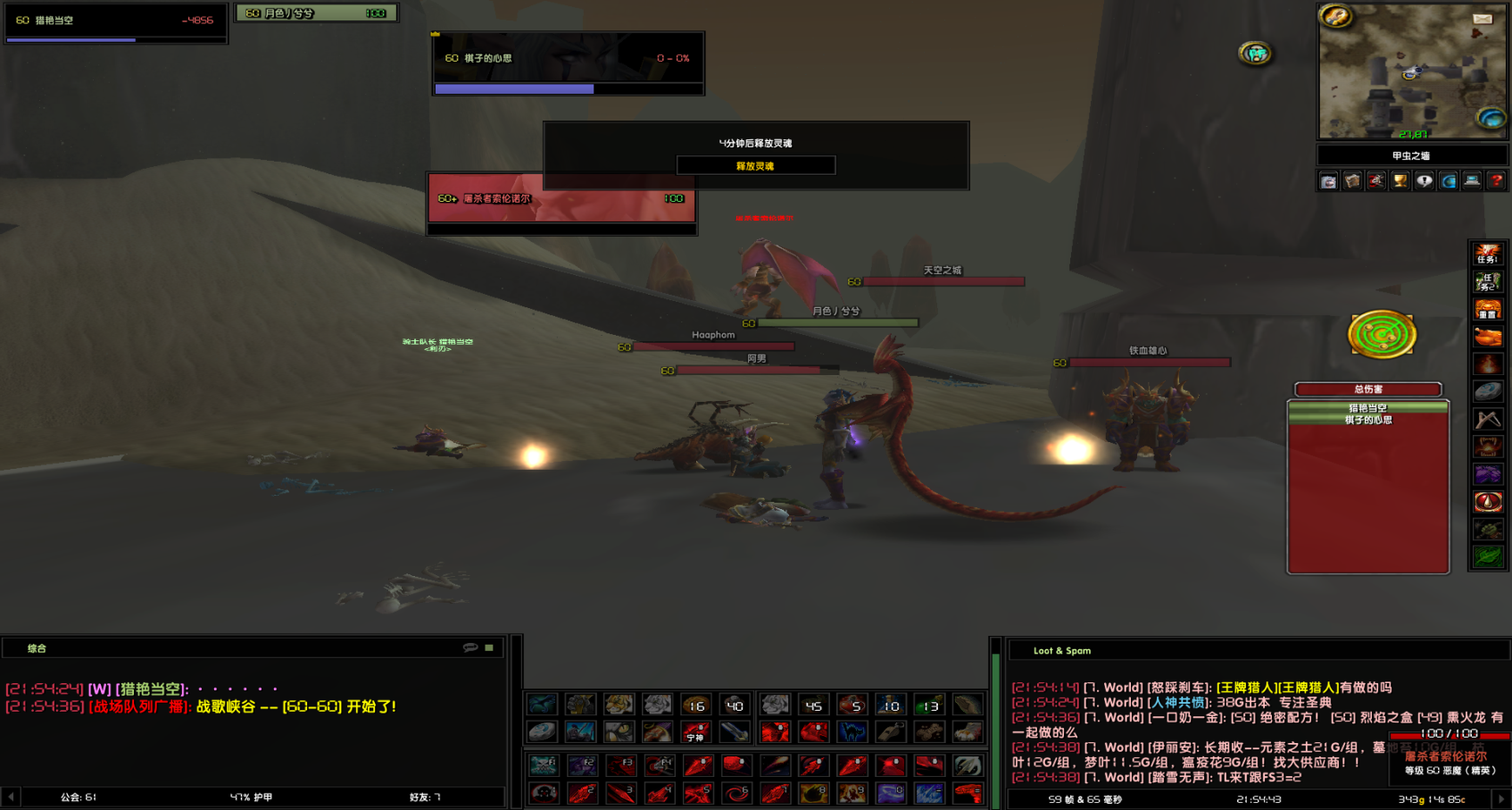Use the roast chicken food icon
Viewport: 1512px width, 810px height.
click(1487, 337)
